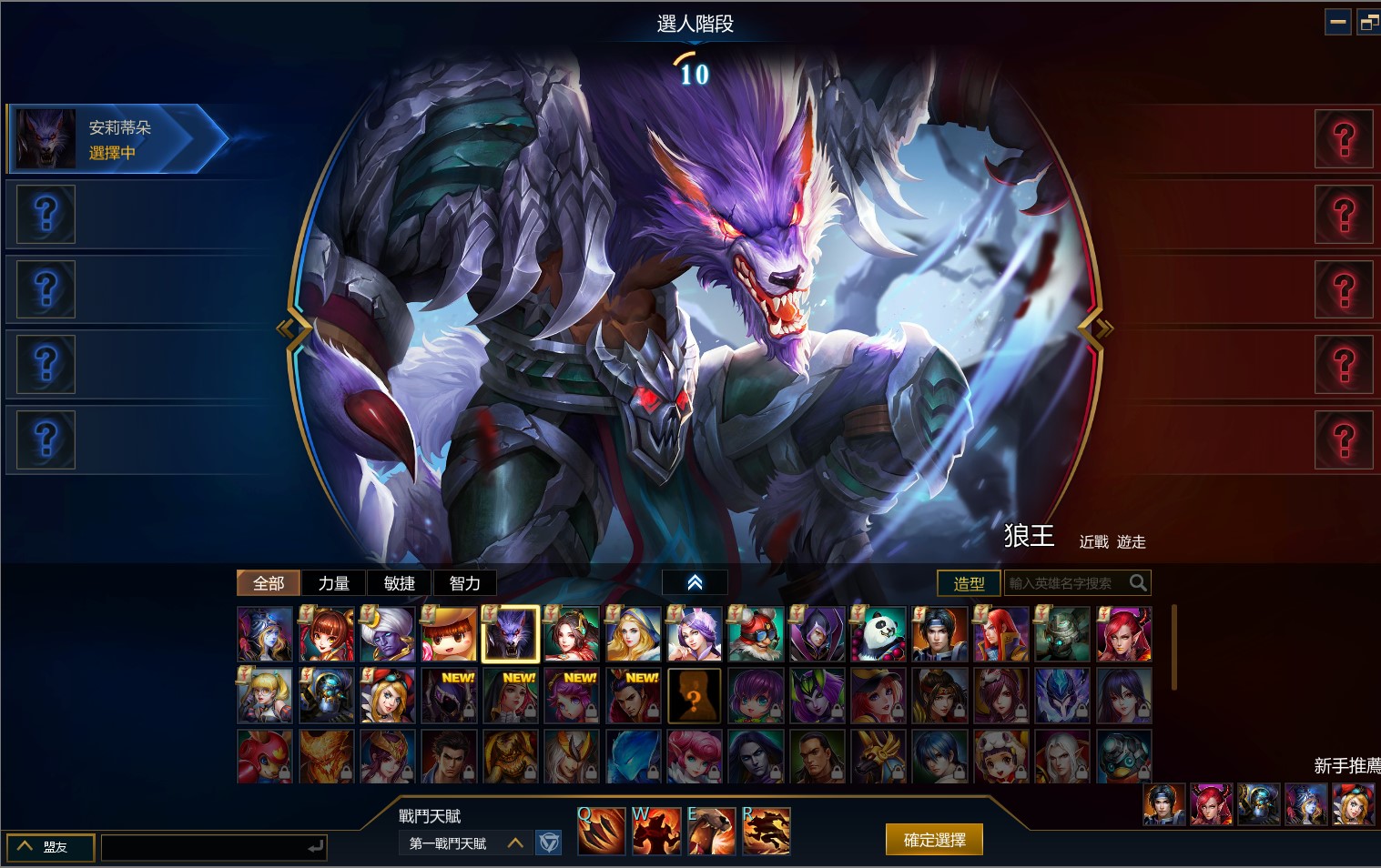Switch to the 全部 hero filter tab
The image size is (1381, 868).
click(x=269, y=583)
